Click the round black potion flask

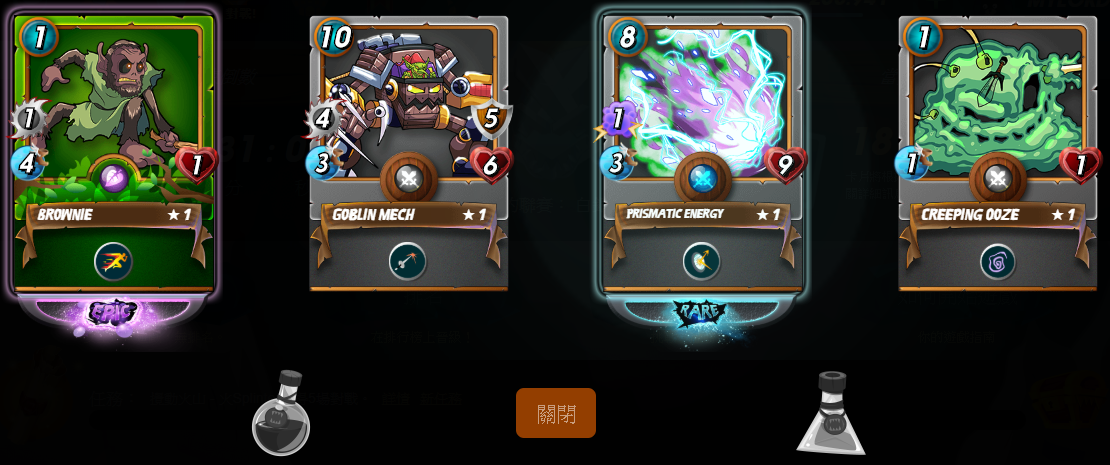click(x=281, y=414)
